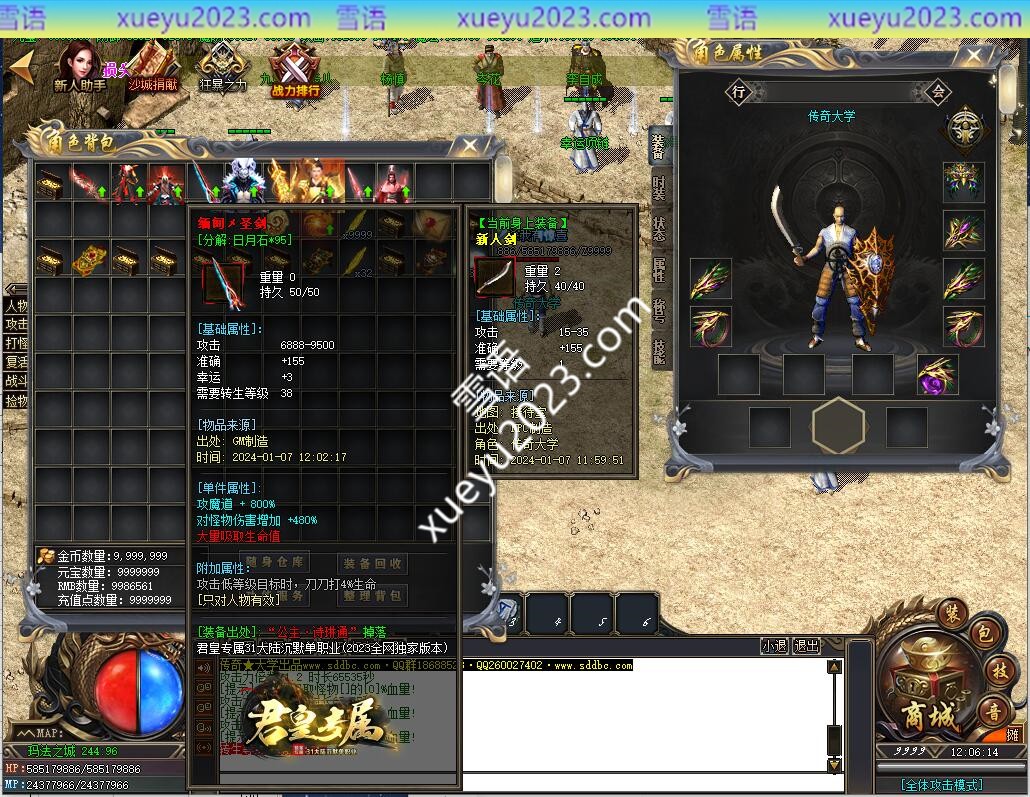Close the character backpack window
Image resolution: width=1030 pixels, height=797 pixels.
[470, 145]
